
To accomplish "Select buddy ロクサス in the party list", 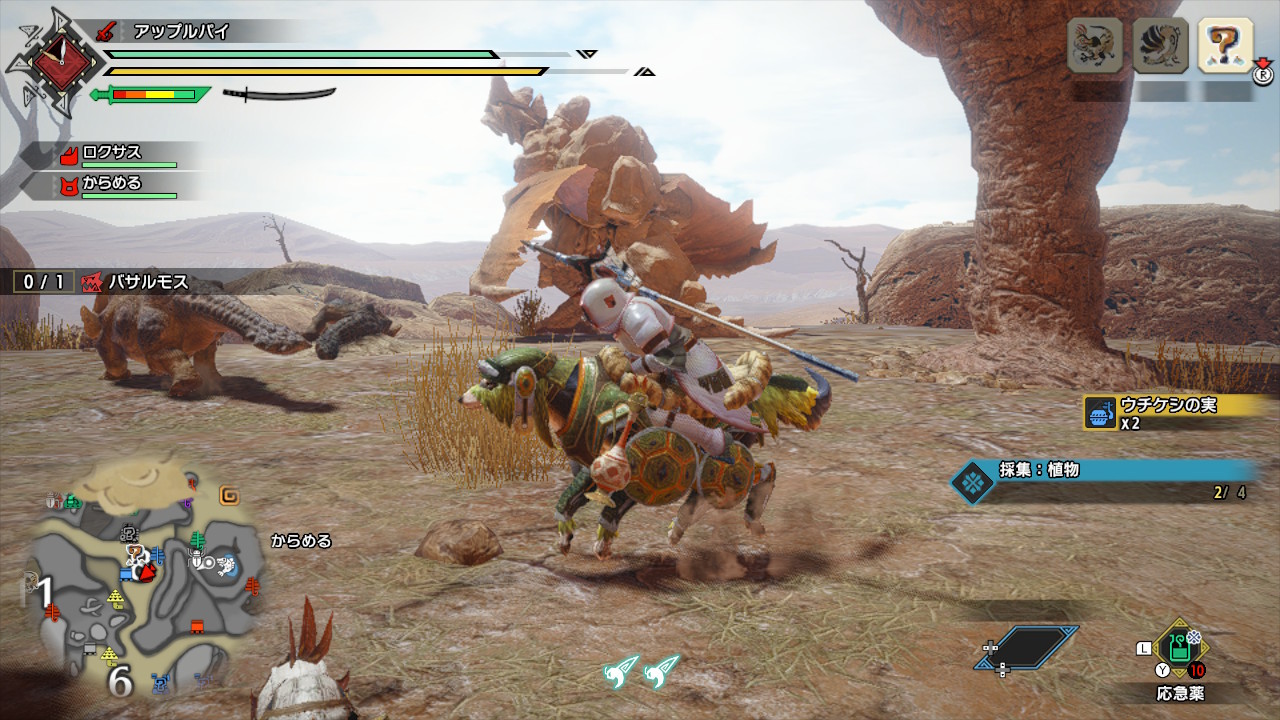I will pos(112,154).
